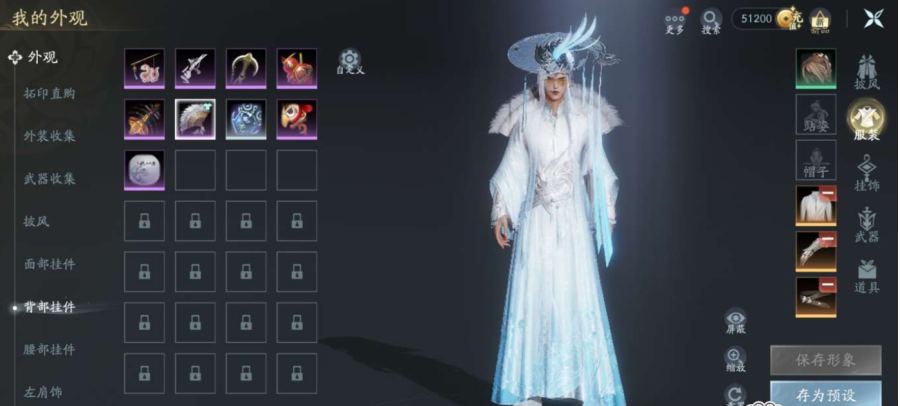Close the appearance screen with the X
Image resolution: width=900 pixels, height=406 pixels.
click(x=873, y=18)
